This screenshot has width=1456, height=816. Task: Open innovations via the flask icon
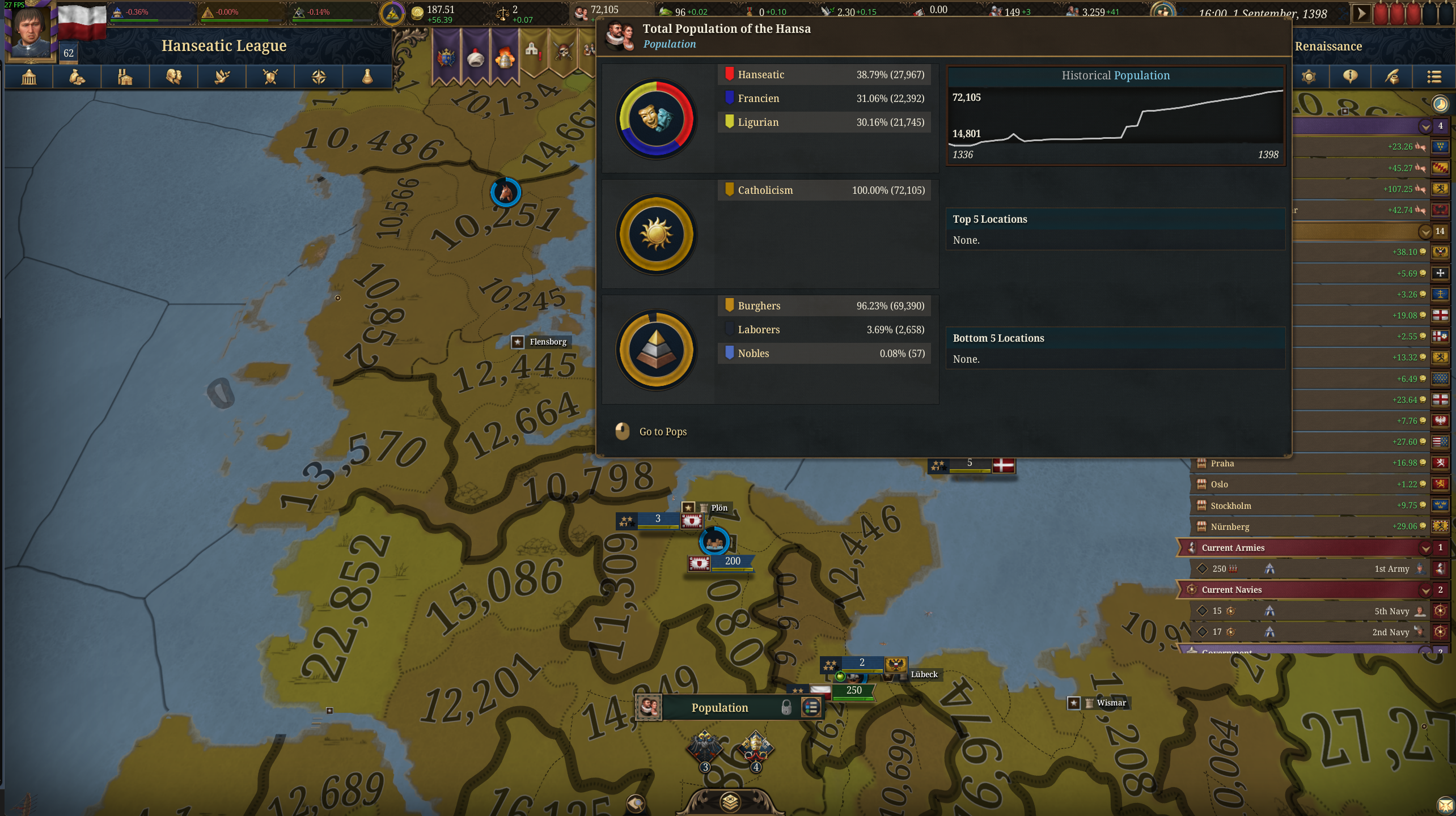[367, 76]
